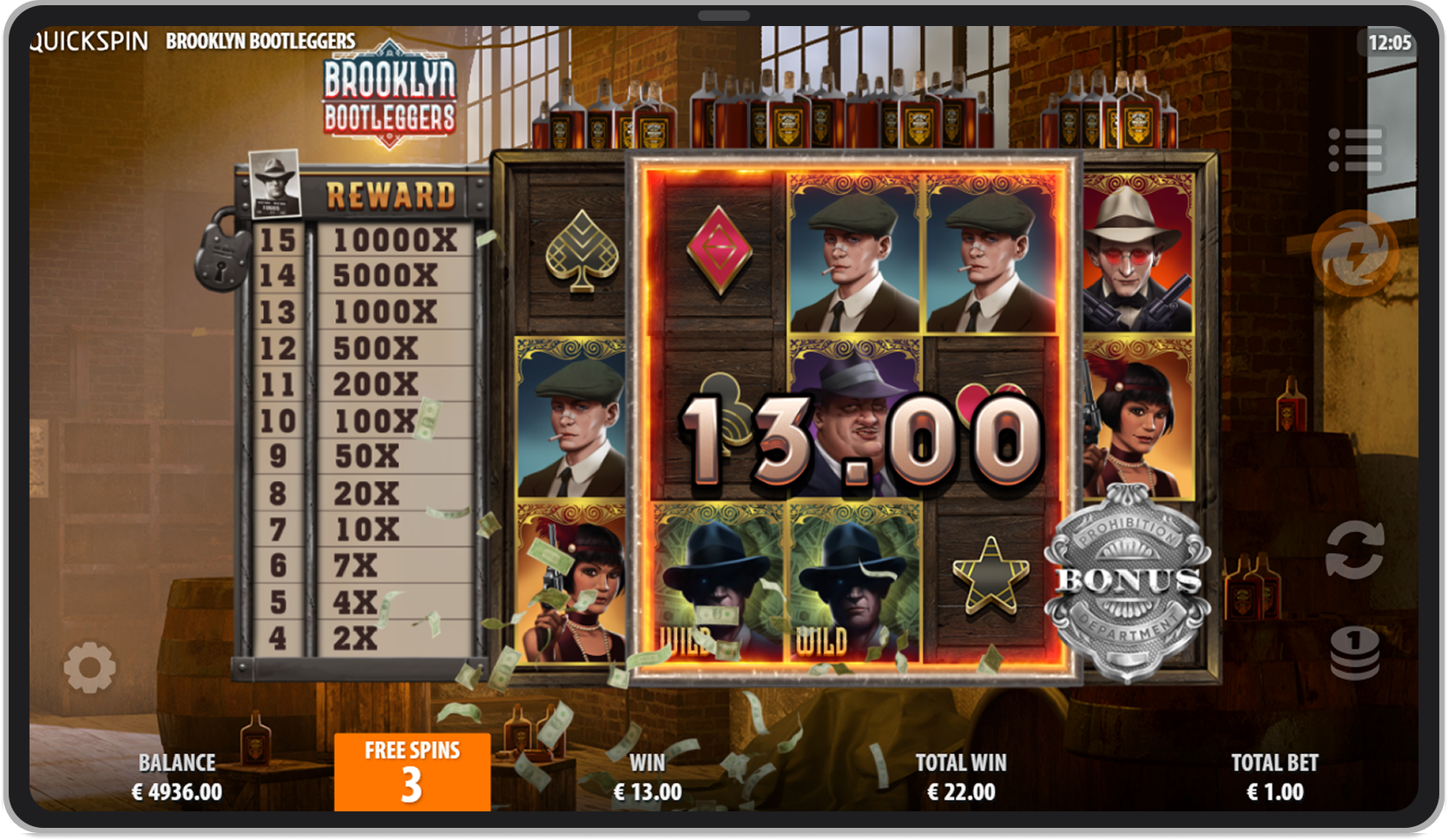The height and width of the screenshot is (840, 1448).
Task: Click the mugshot photo on the Reward panel
Action: (273, 186)
